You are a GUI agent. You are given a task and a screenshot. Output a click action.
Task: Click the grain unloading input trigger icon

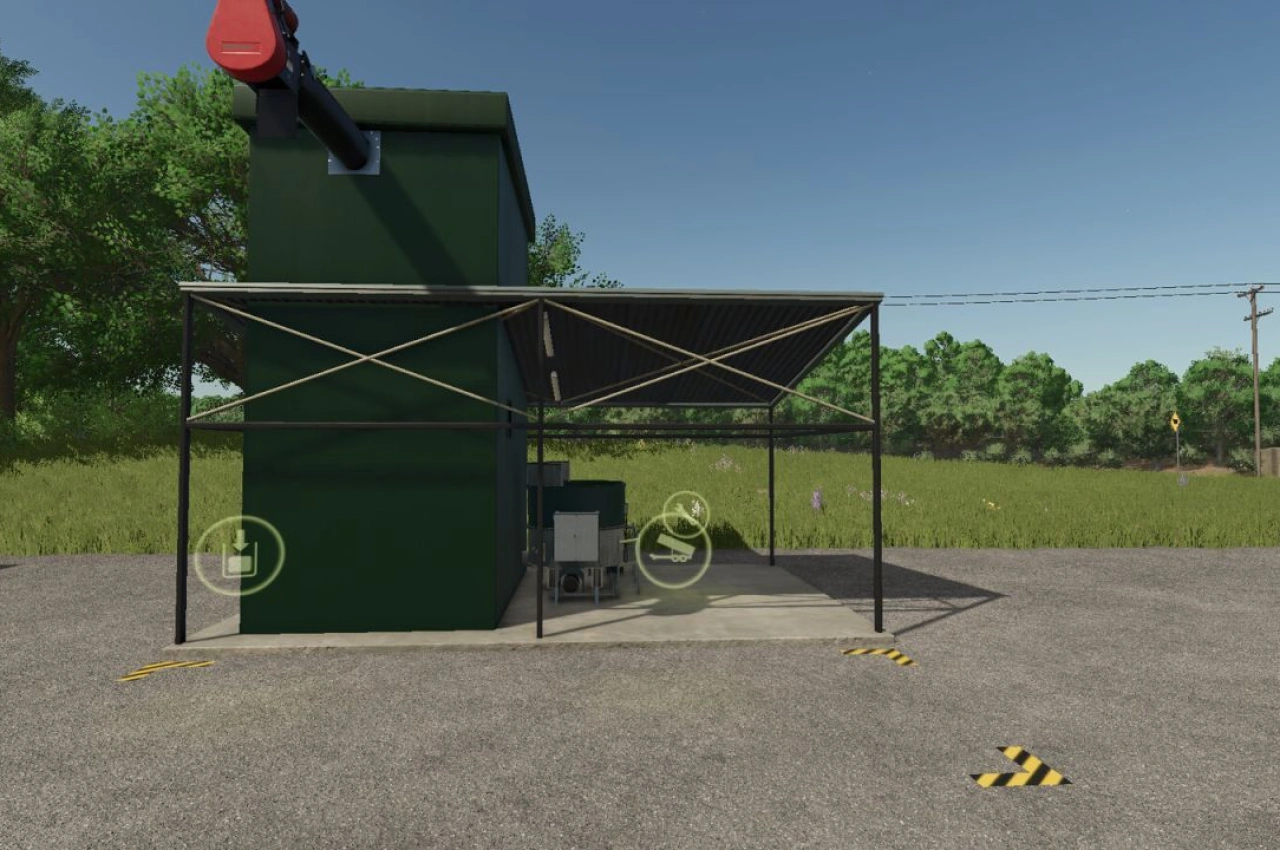pyautogui.click(x=240, y=555)
